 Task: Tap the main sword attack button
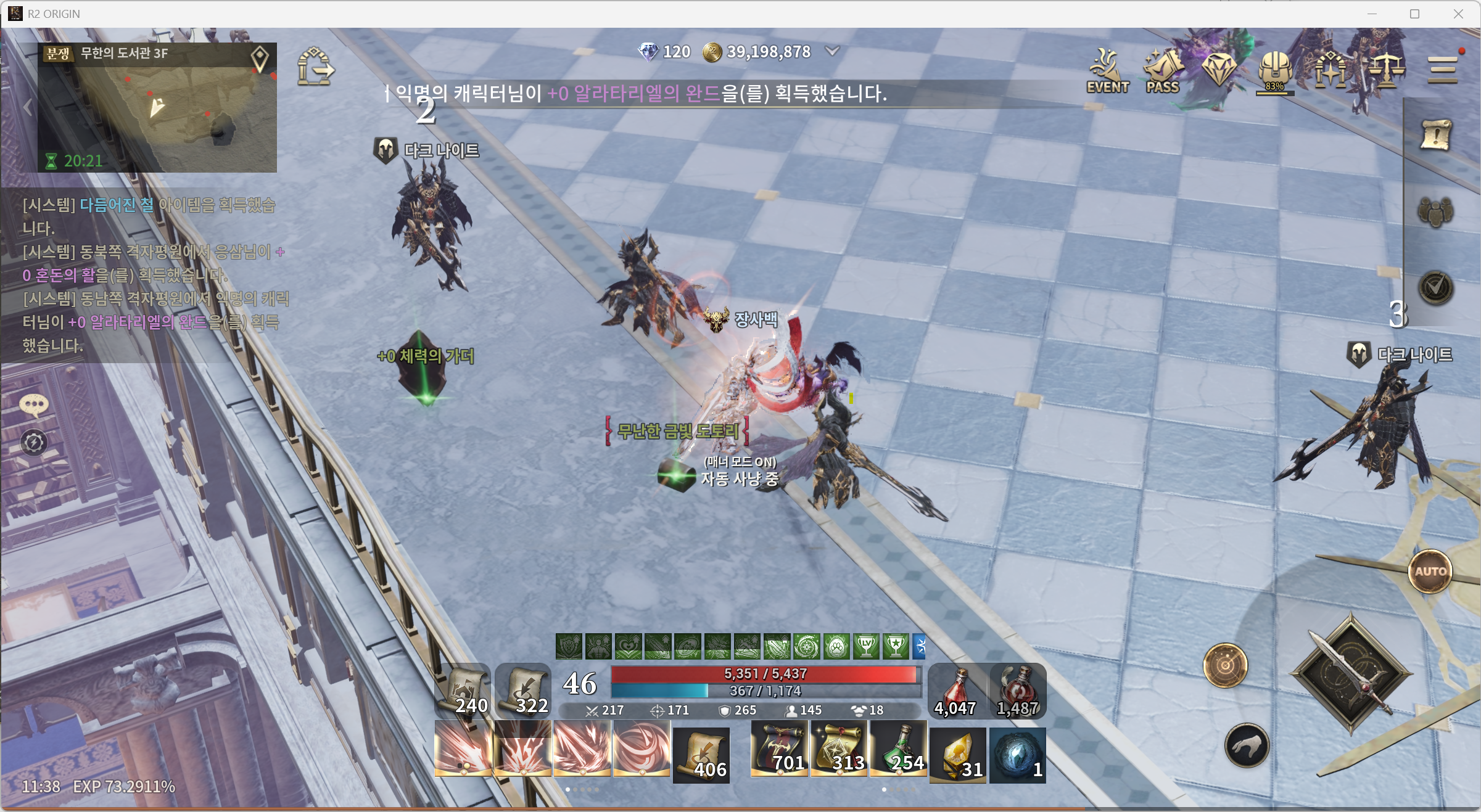1351,673
